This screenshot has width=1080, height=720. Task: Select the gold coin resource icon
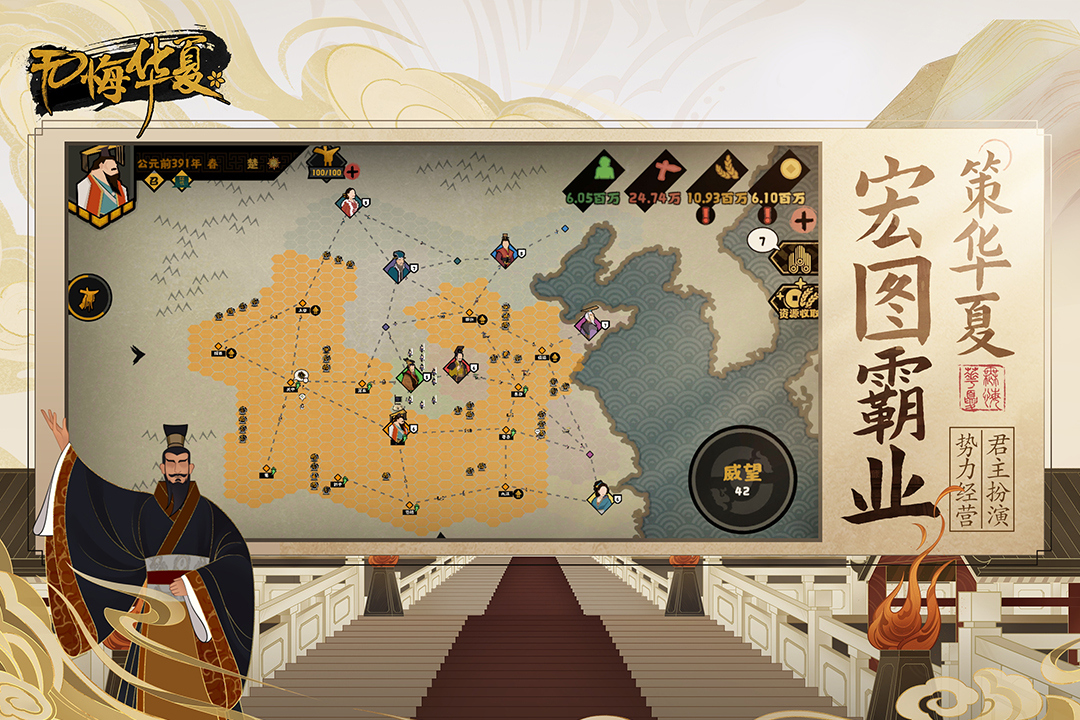click(790, 168)
